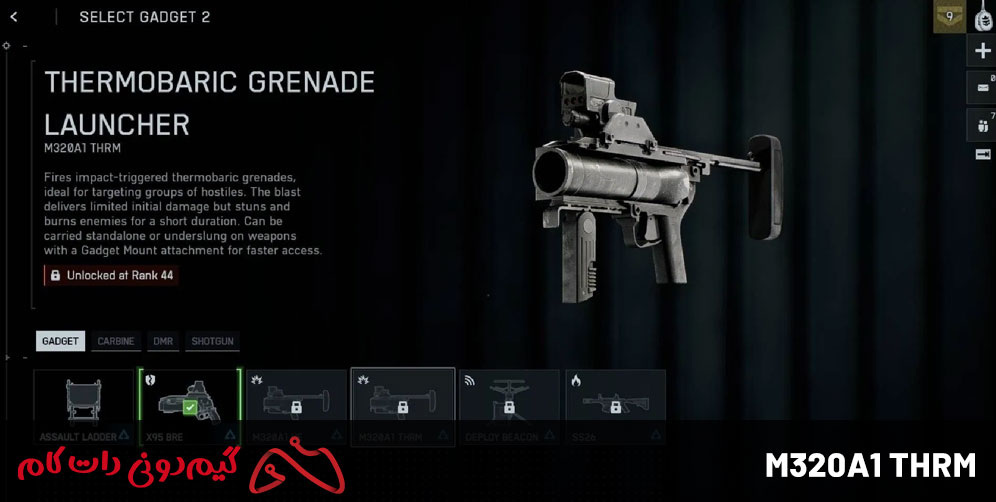
Task: Pick the highlighted M320A1 THRM launcher tile
Action: click(x=403, y=407)
